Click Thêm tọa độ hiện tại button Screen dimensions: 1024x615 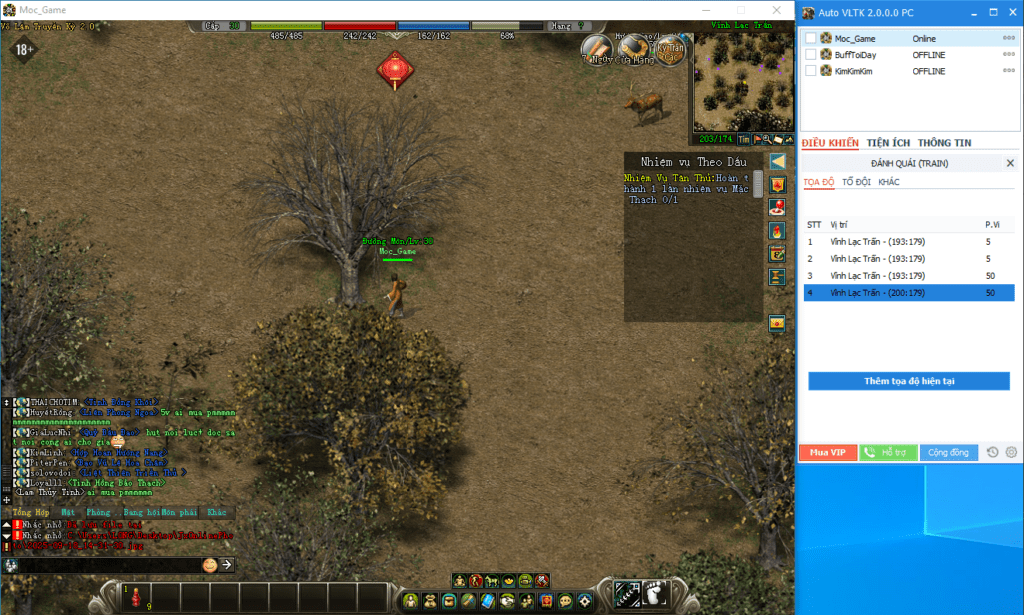click(x=908, y=381)
